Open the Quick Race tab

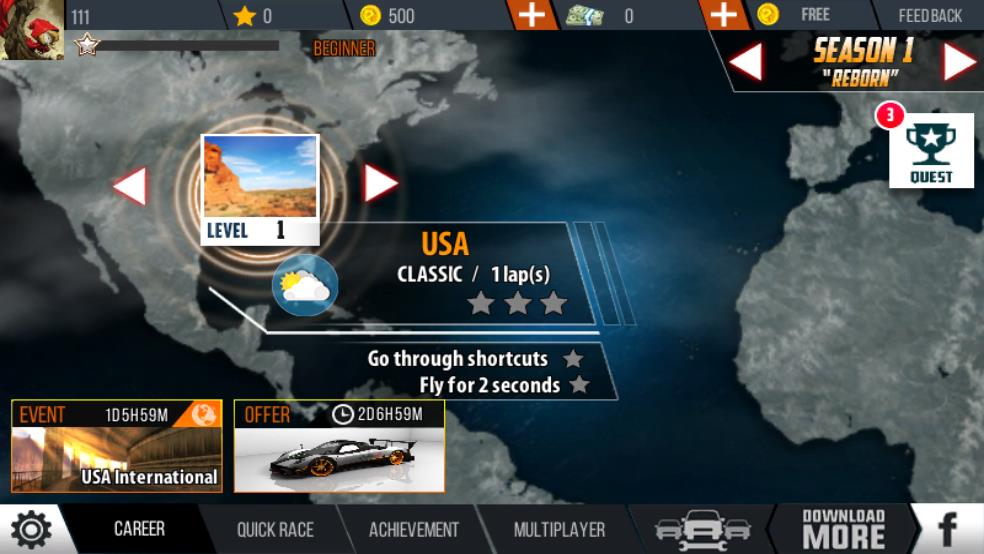click(x=275, y=530)
